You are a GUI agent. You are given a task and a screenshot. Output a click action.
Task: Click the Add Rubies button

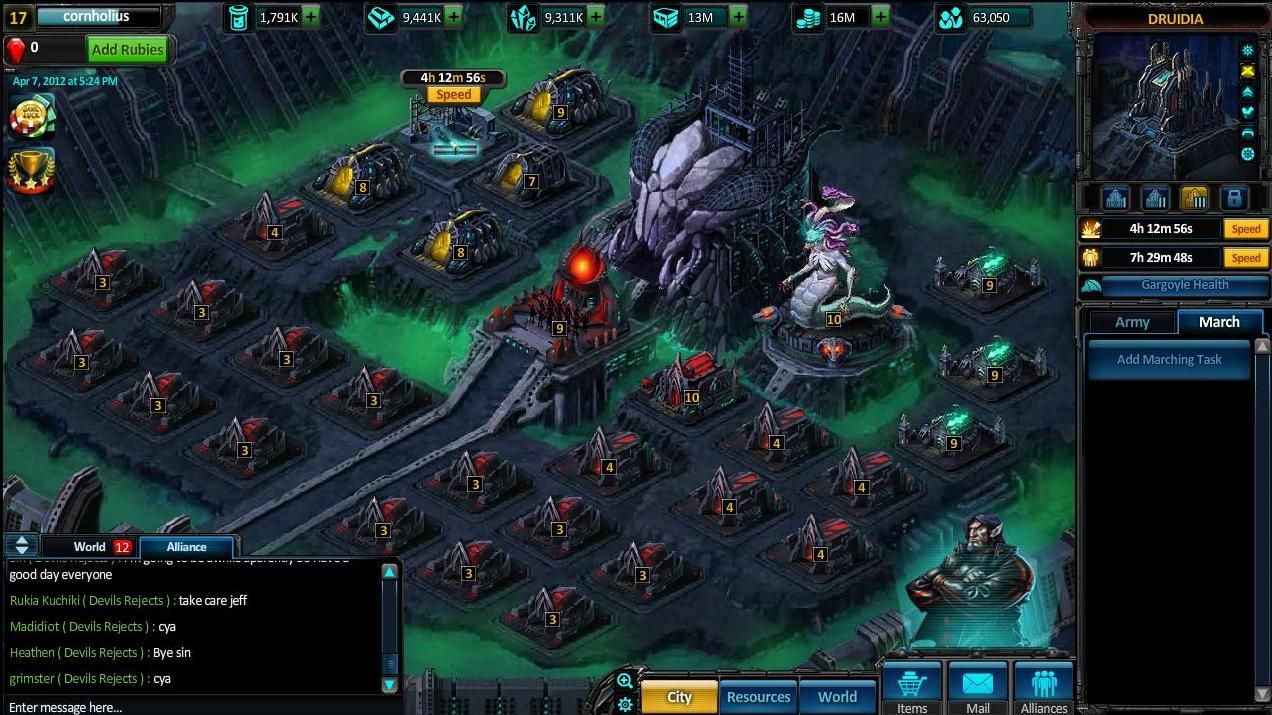[126, 49]
